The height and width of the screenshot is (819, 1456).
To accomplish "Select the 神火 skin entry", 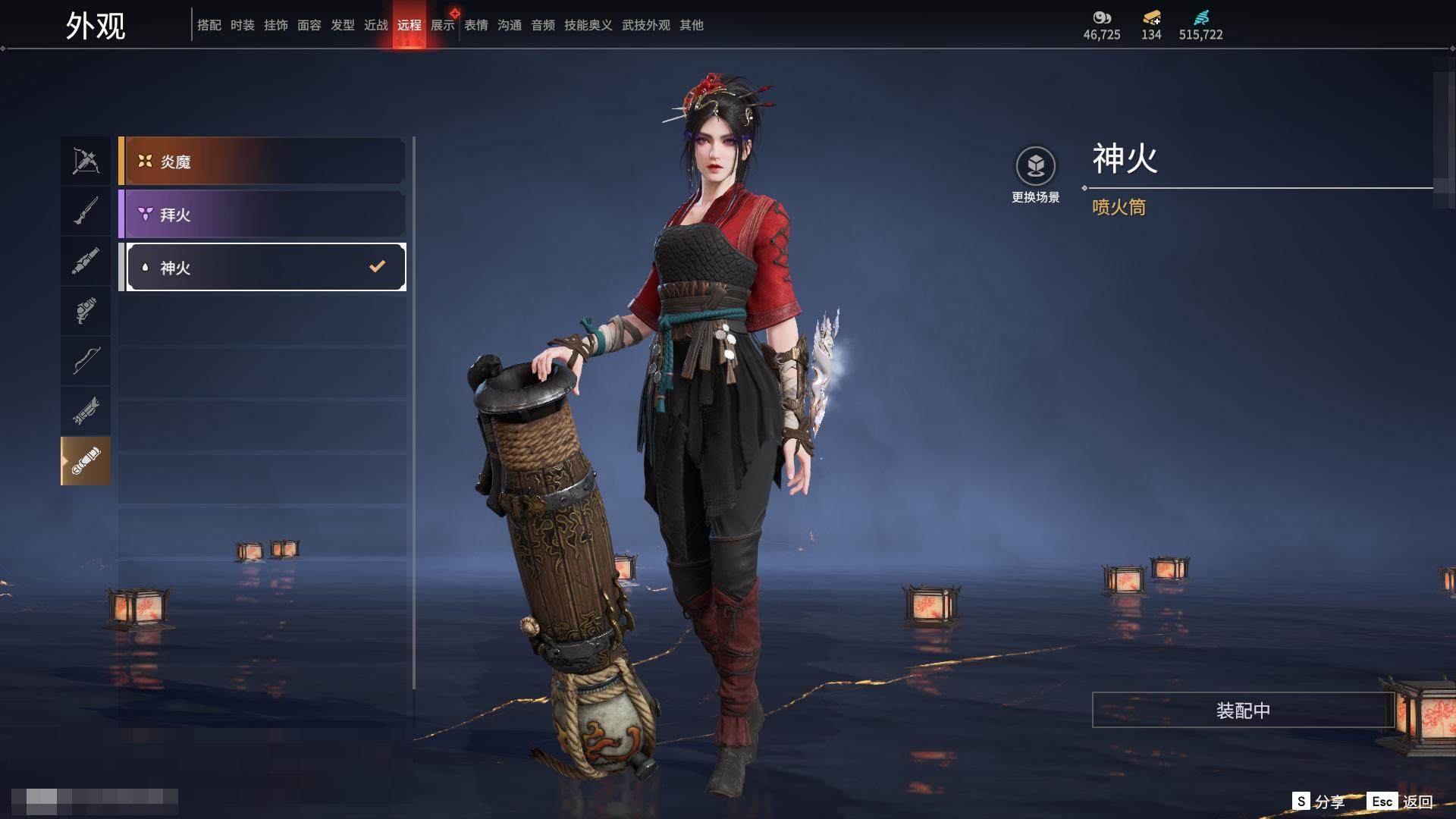I will point(262,267).
